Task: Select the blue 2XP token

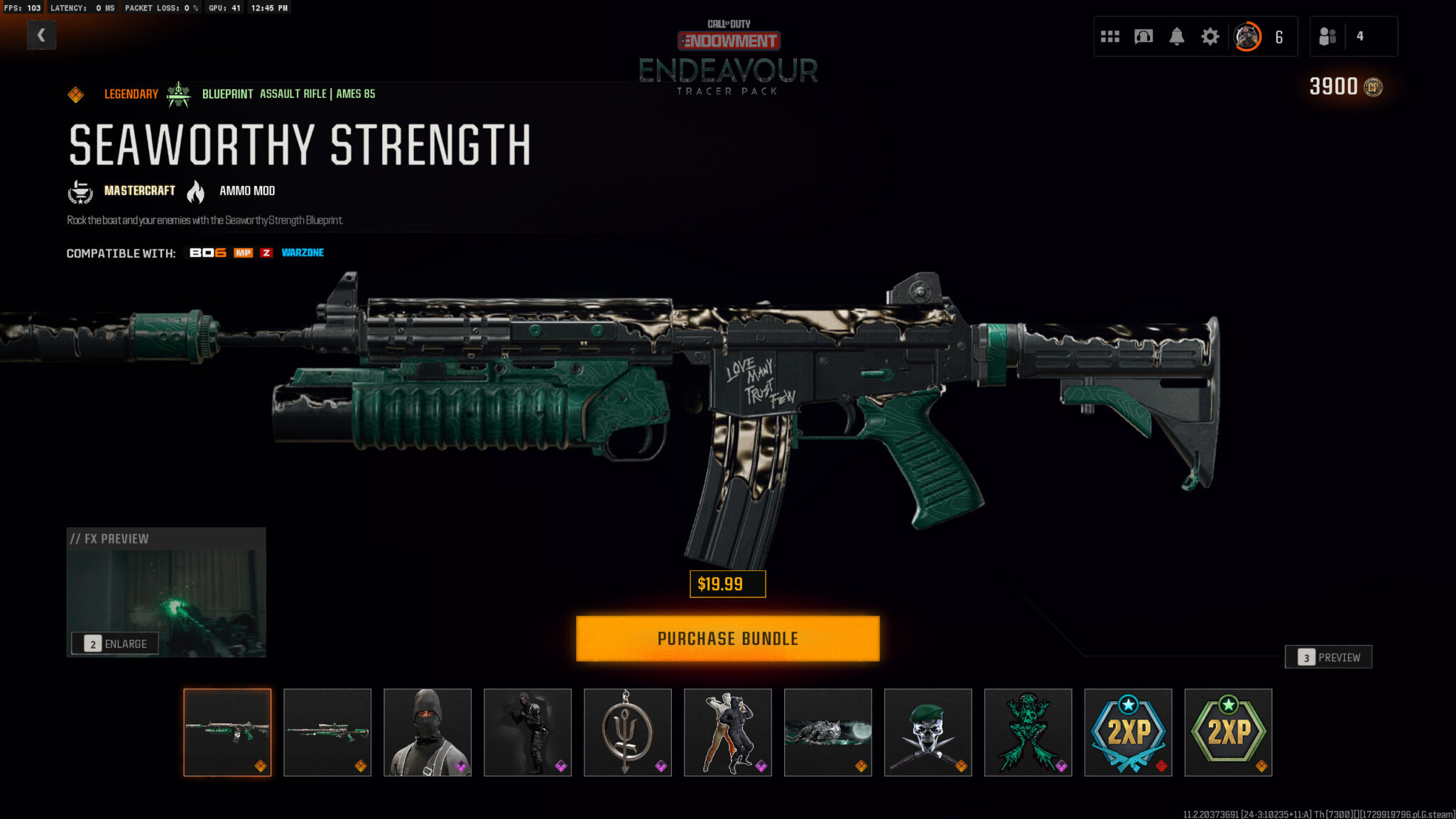Action: click(1129, 732)
